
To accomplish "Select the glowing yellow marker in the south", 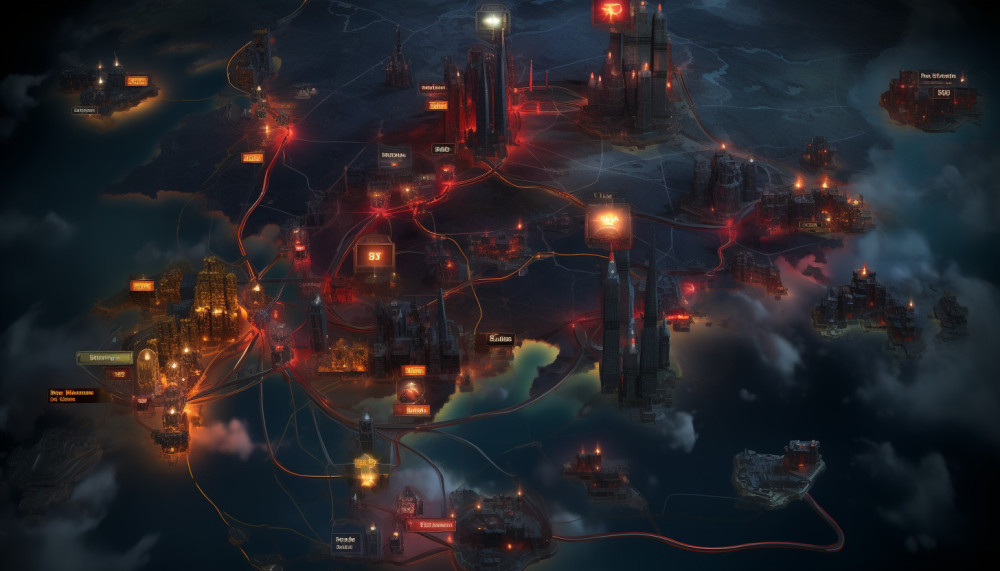I will pos(366,463).
